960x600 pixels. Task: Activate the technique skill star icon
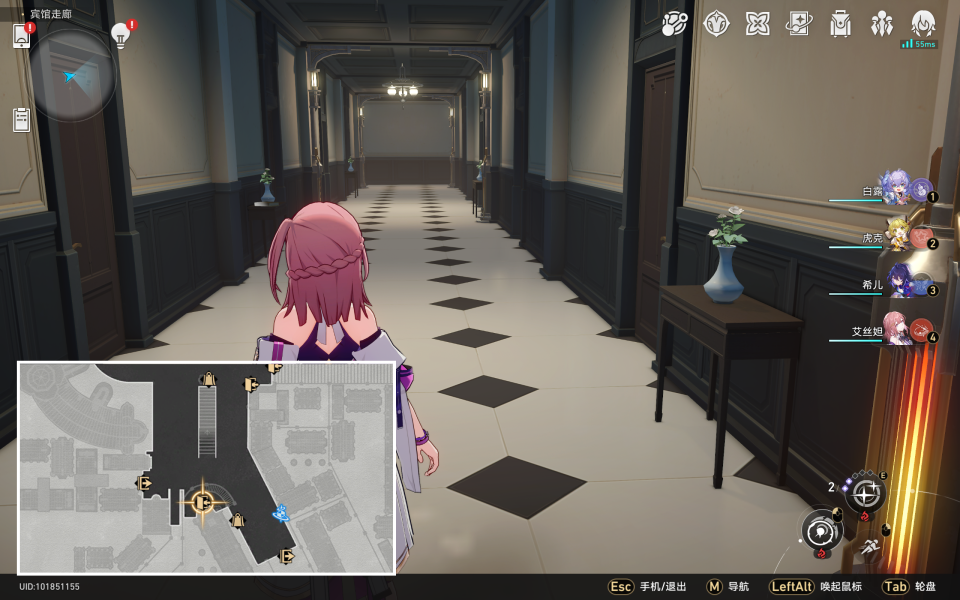pyautogui.click(x=865, y=493)
